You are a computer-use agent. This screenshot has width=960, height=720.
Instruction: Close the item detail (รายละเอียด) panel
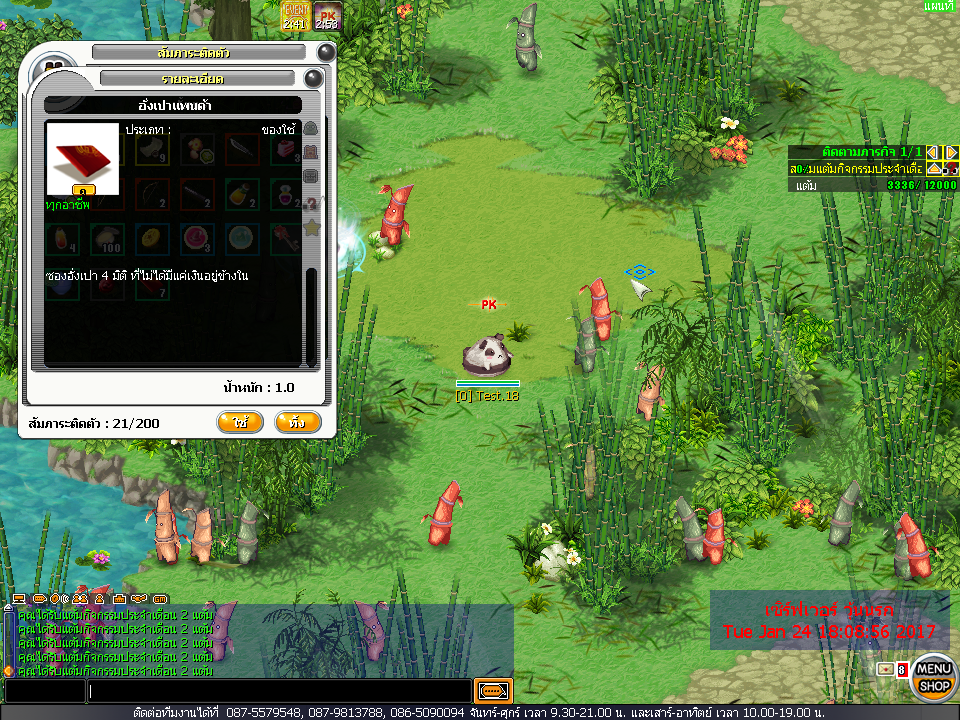[313, 78]
